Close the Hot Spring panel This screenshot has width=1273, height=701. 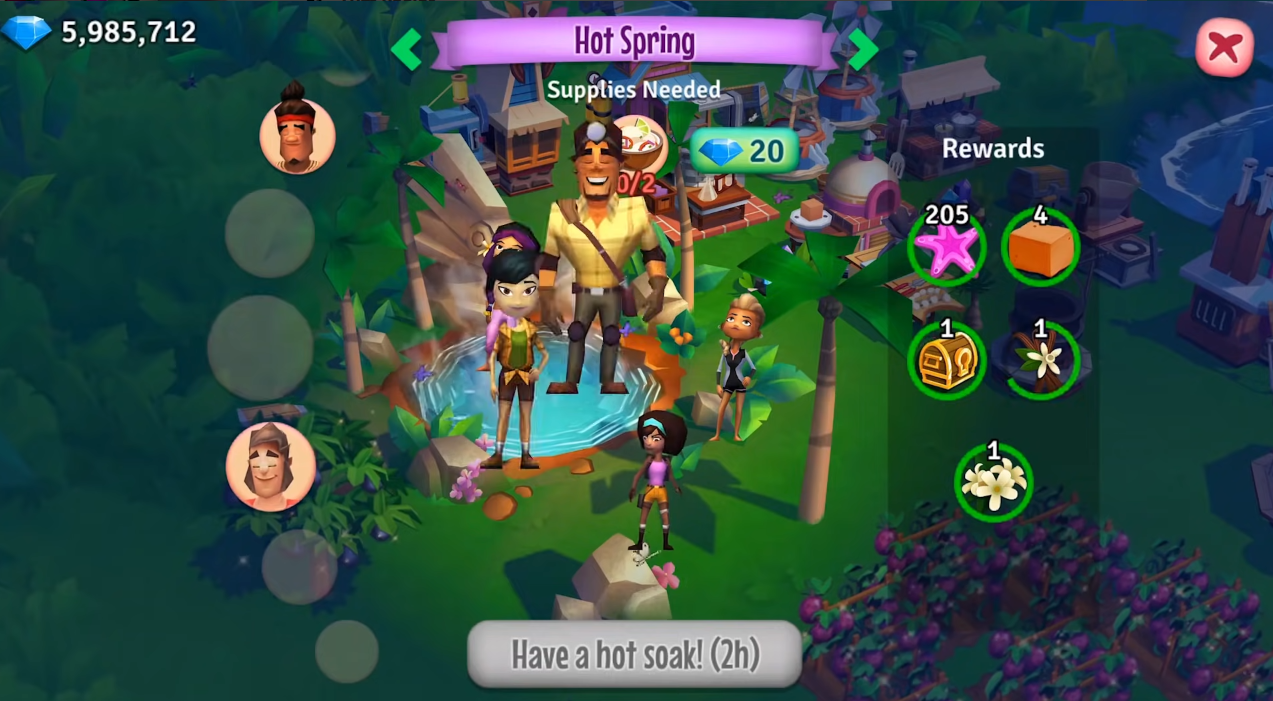(1224, 47)
